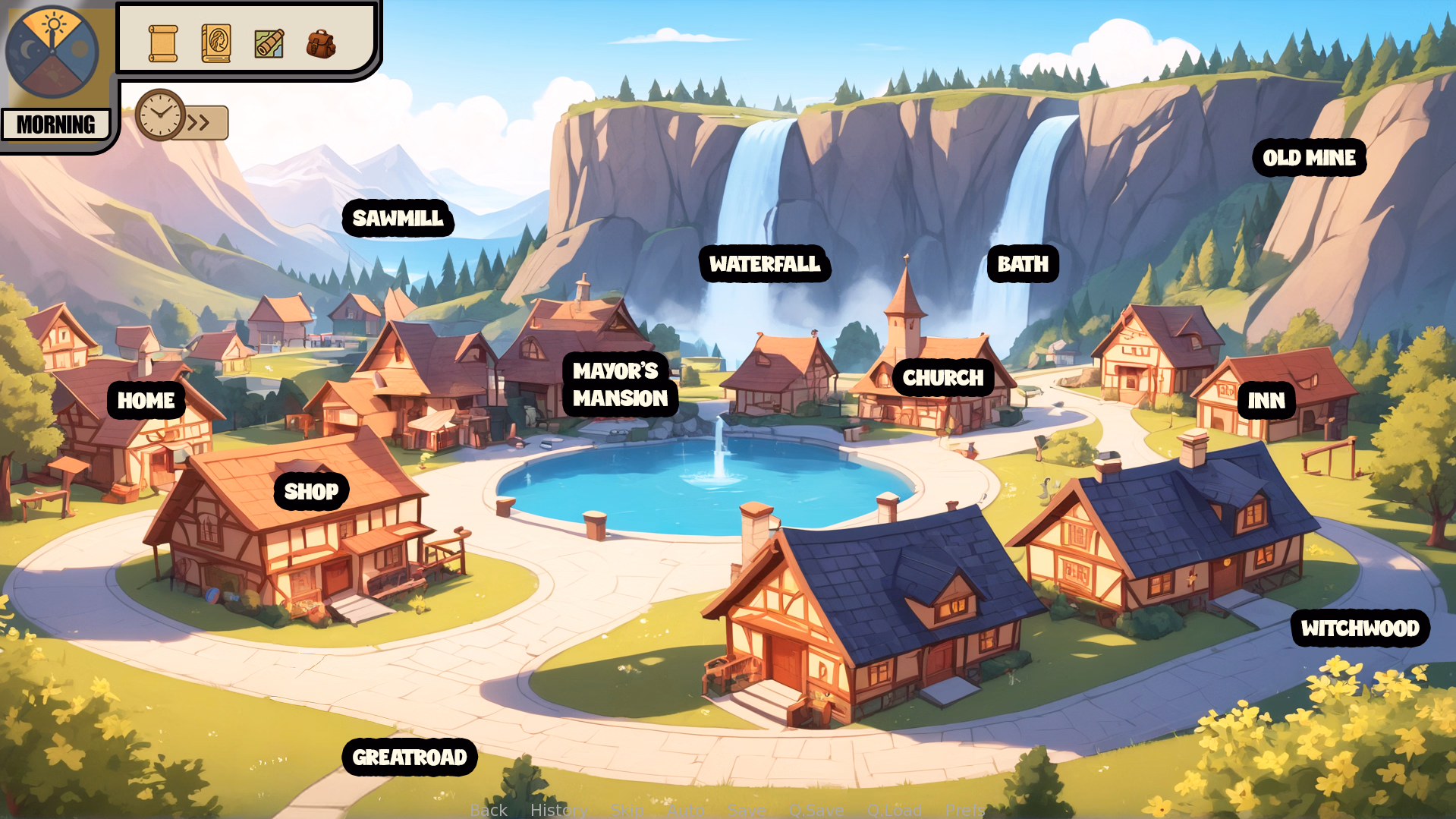The height and width of the screenshot is (819, 1456).
Task: Visit the Church
Action: tap(942, 378)
